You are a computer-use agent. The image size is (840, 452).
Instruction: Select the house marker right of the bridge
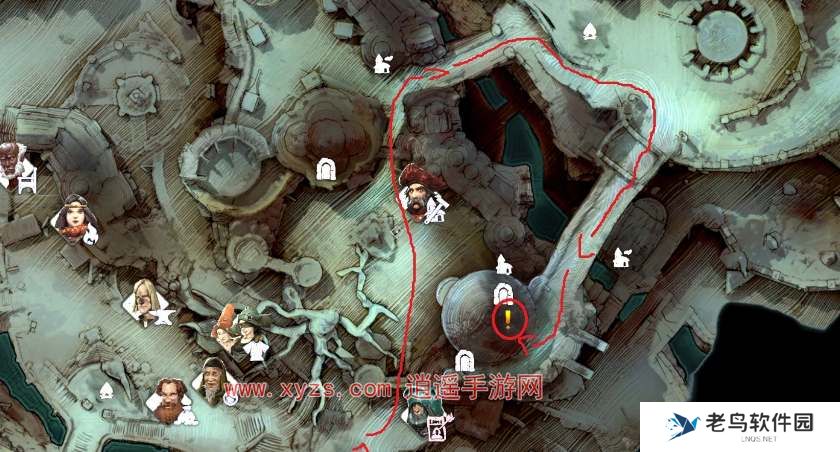point(620,257)
